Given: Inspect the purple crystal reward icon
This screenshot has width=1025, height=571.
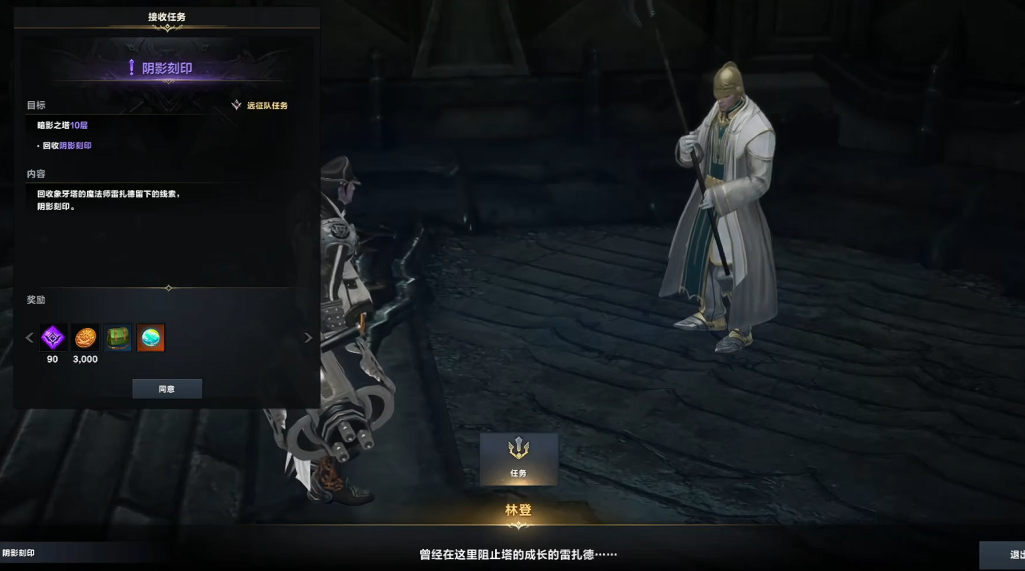Looking at the screenshot, I should click(x=53, y=338).
